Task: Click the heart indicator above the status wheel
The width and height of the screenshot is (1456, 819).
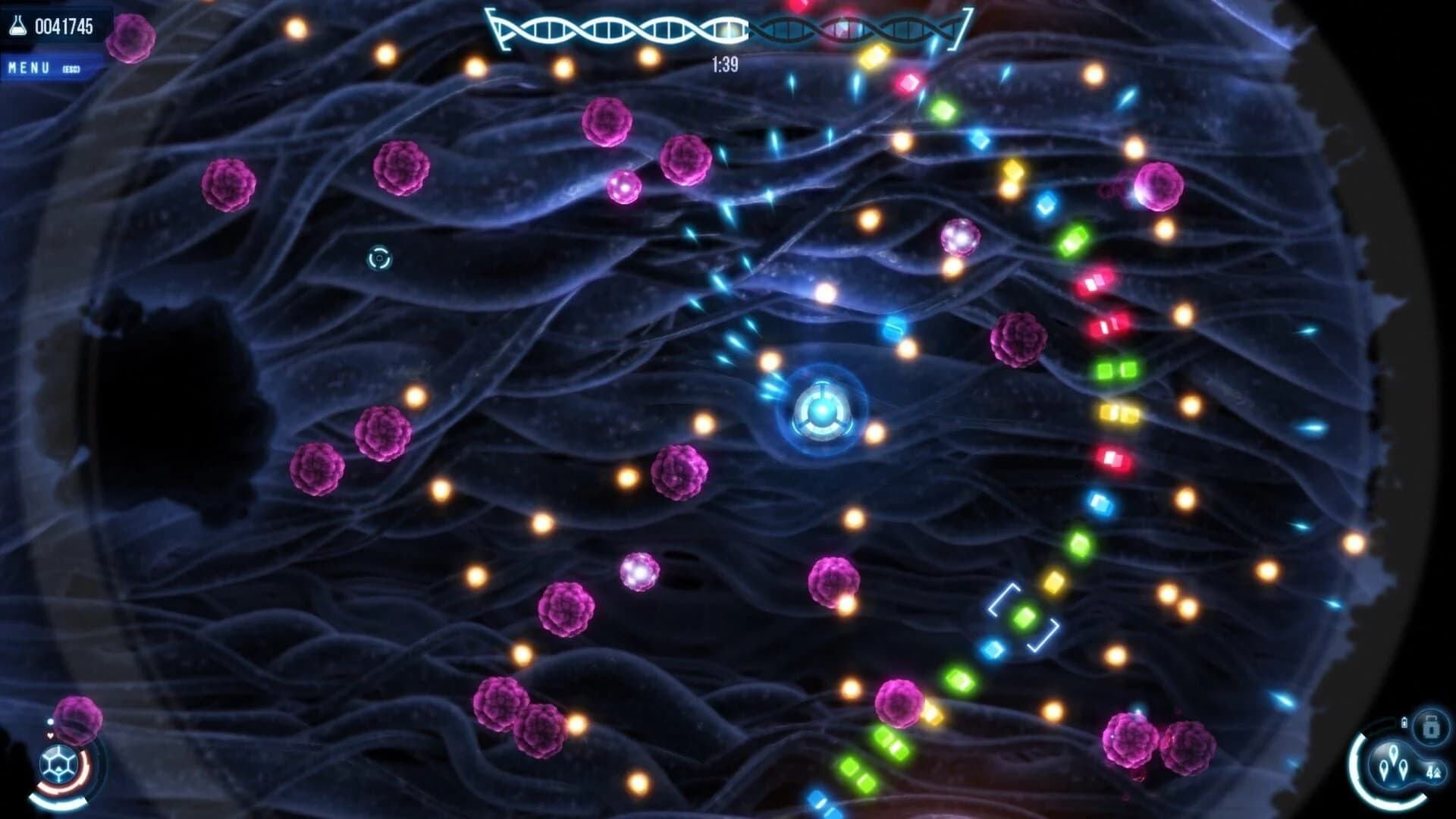Action: (x=50, y=735)
